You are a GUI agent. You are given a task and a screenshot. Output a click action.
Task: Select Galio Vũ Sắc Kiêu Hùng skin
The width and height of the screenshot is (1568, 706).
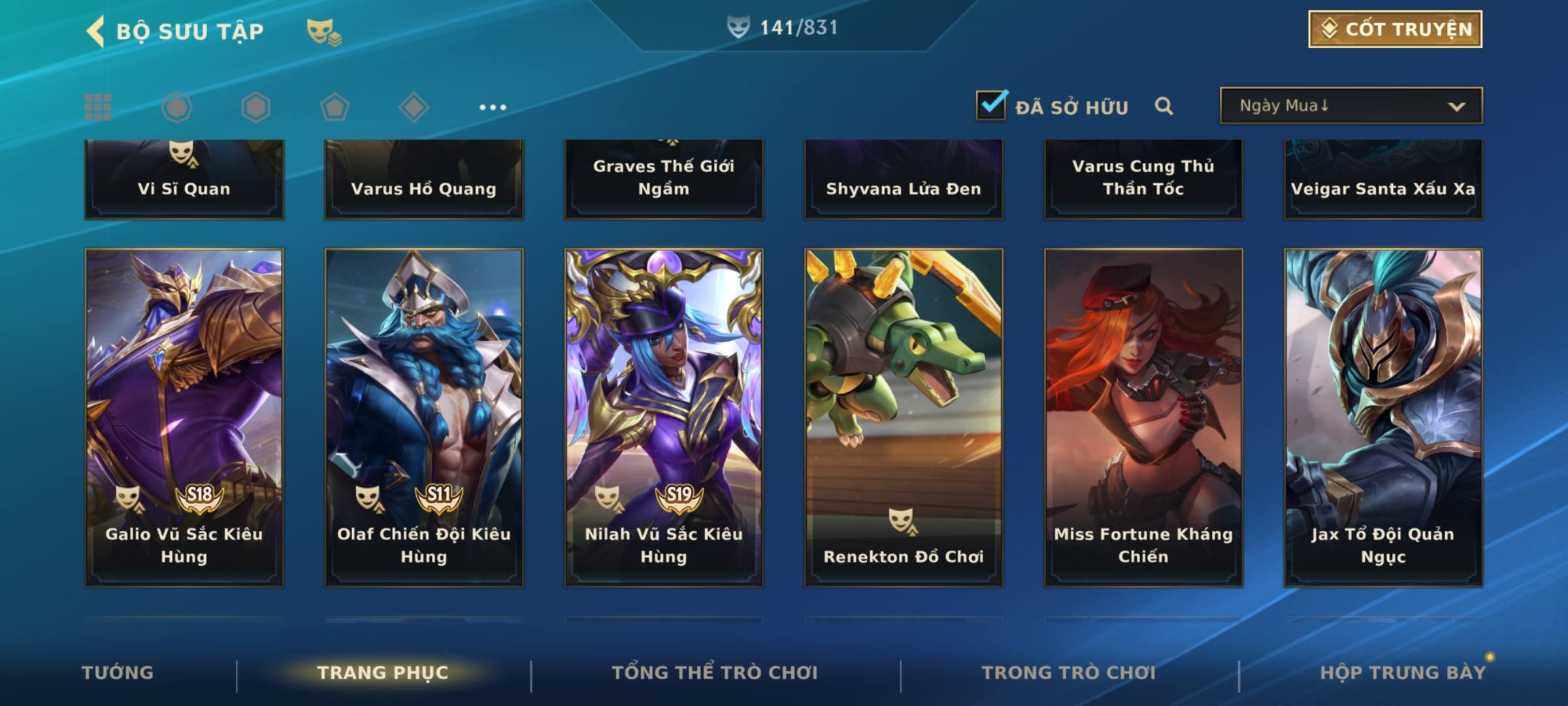[184, 416]
